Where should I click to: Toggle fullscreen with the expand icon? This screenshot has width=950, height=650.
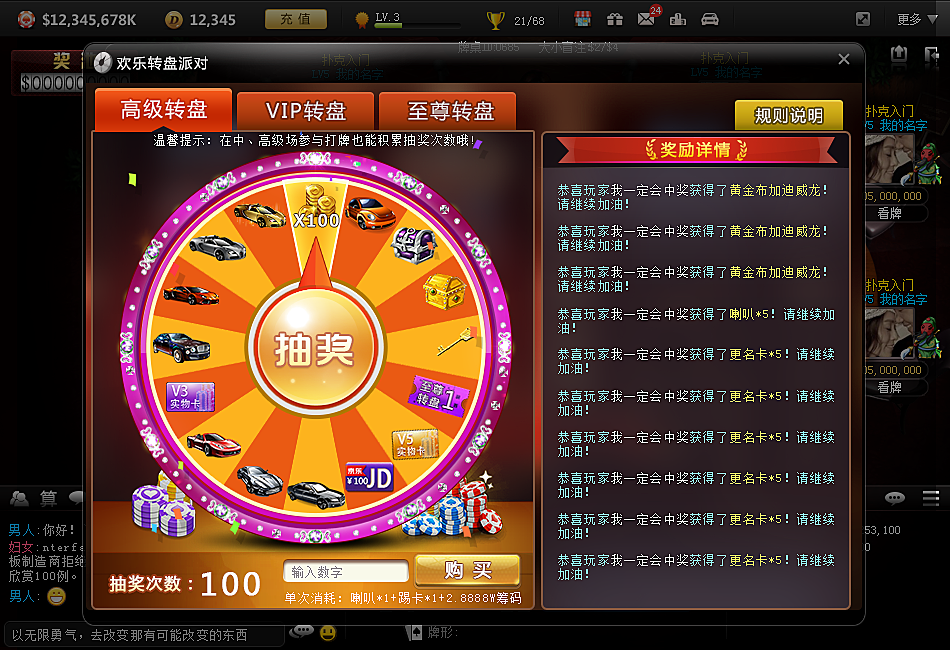tap(863, 19)
